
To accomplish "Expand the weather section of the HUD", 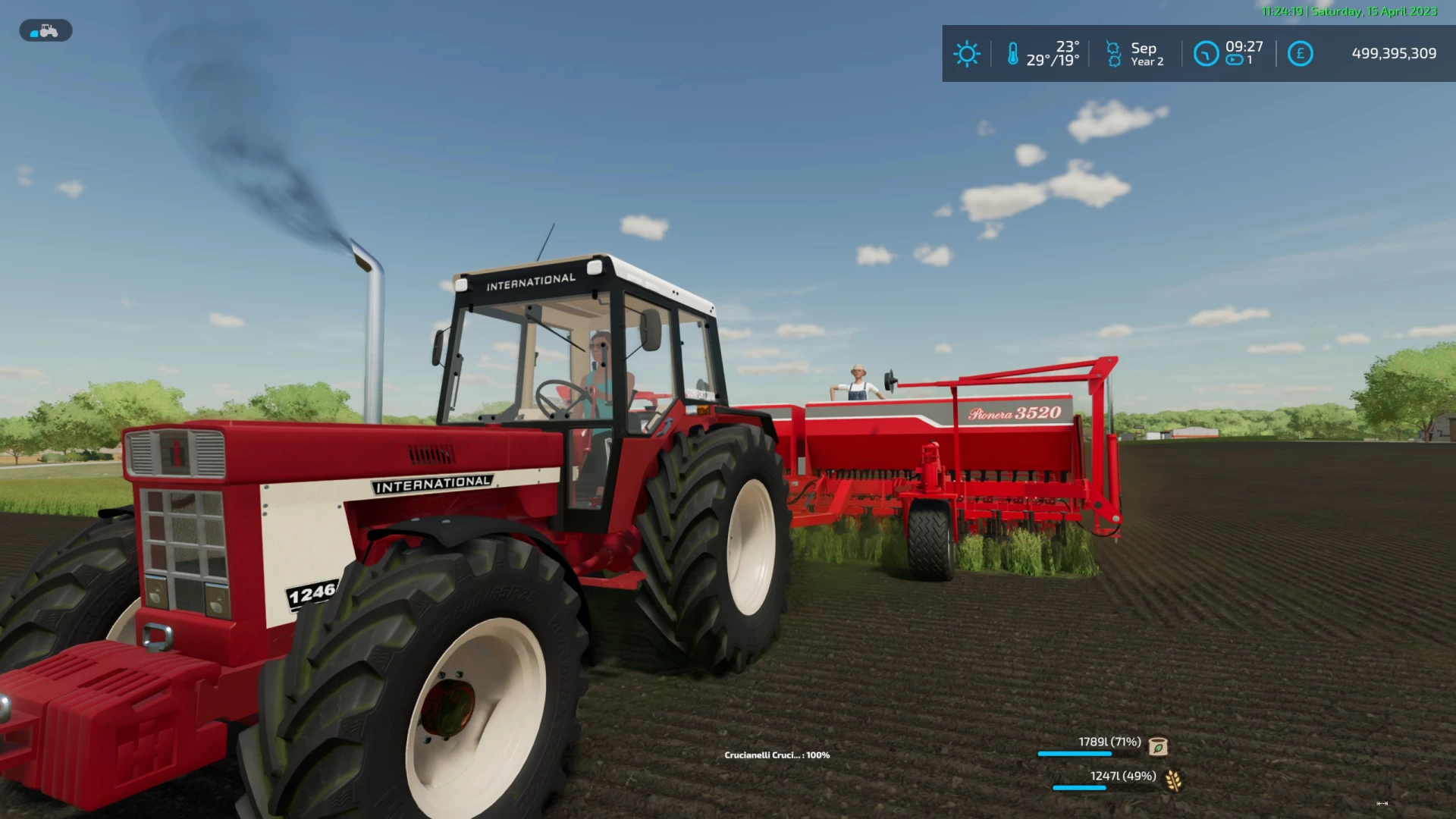I will [967, 54].
